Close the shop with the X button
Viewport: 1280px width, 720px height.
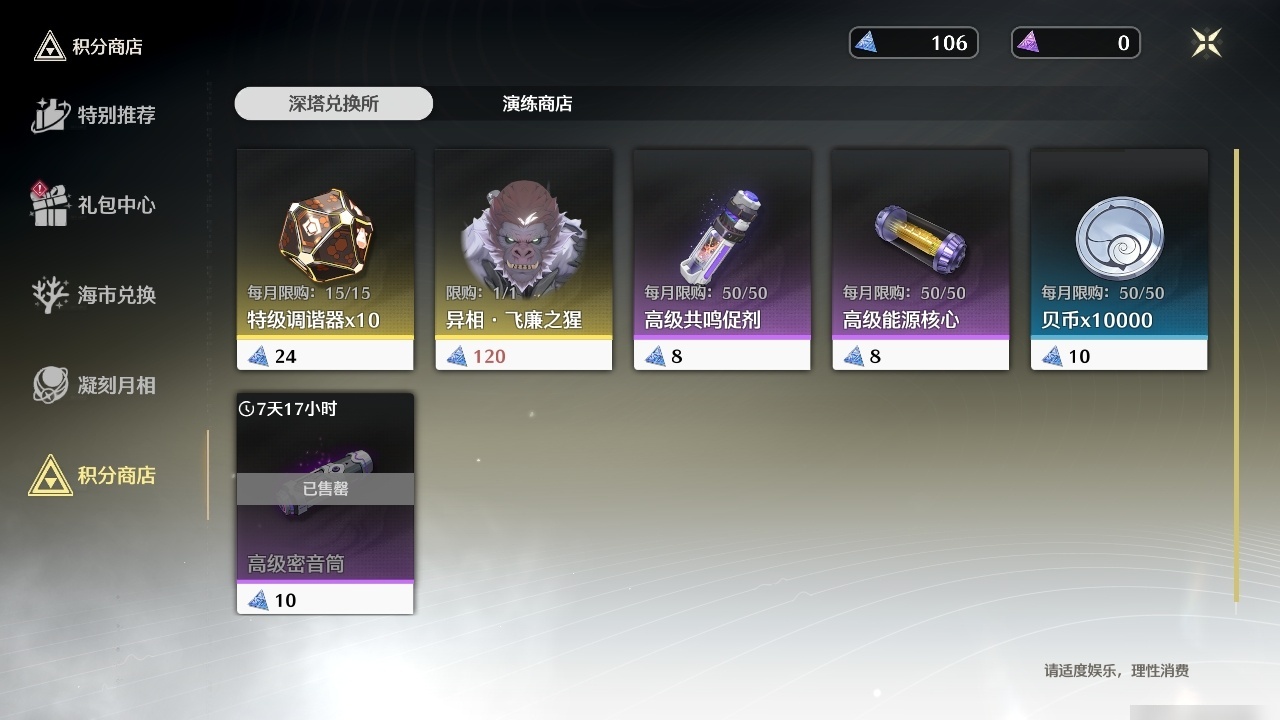1206,43
